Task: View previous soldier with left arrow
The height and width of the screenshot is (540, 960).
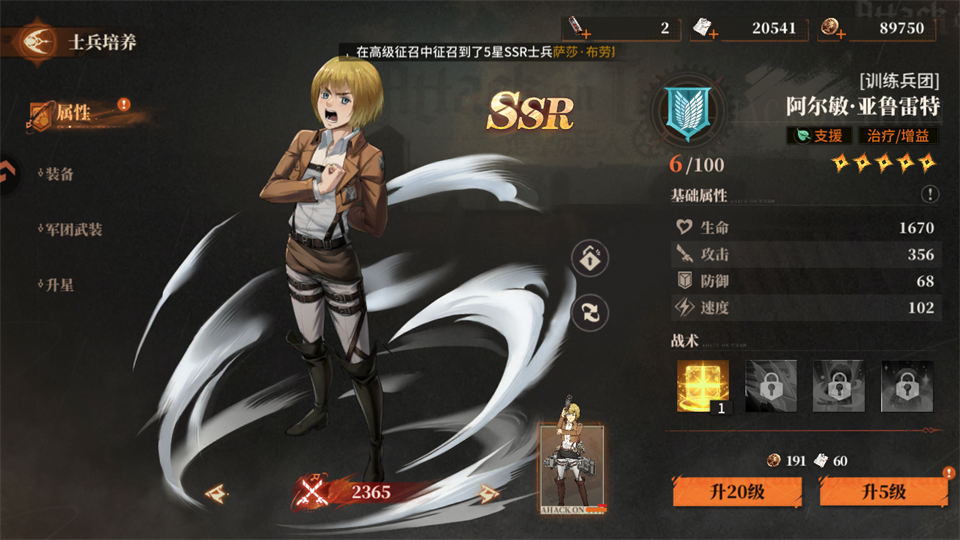Action: (x=215, y=493)
